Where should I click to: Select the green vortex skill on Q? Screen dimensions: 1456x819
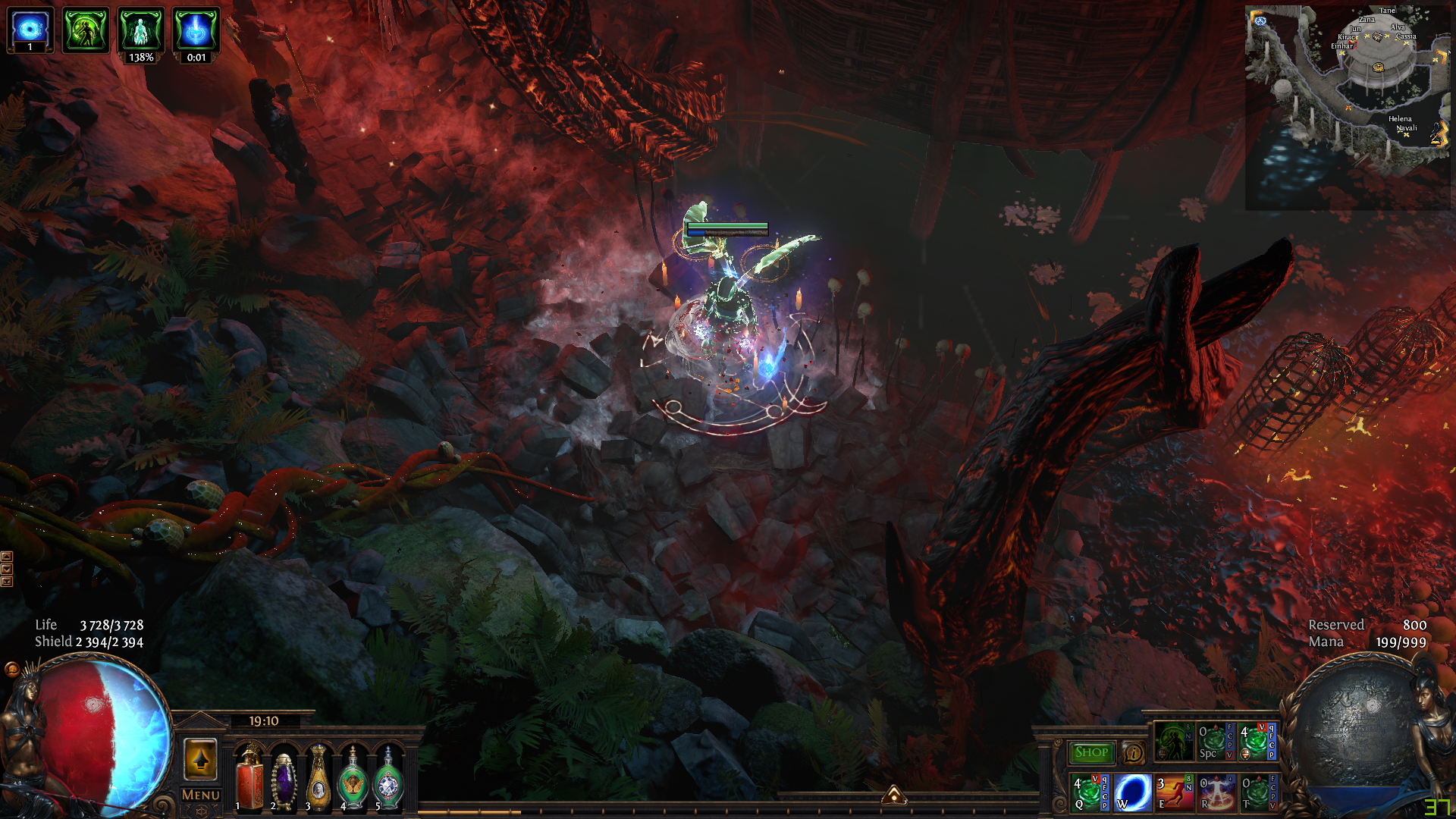point(1090,792)
